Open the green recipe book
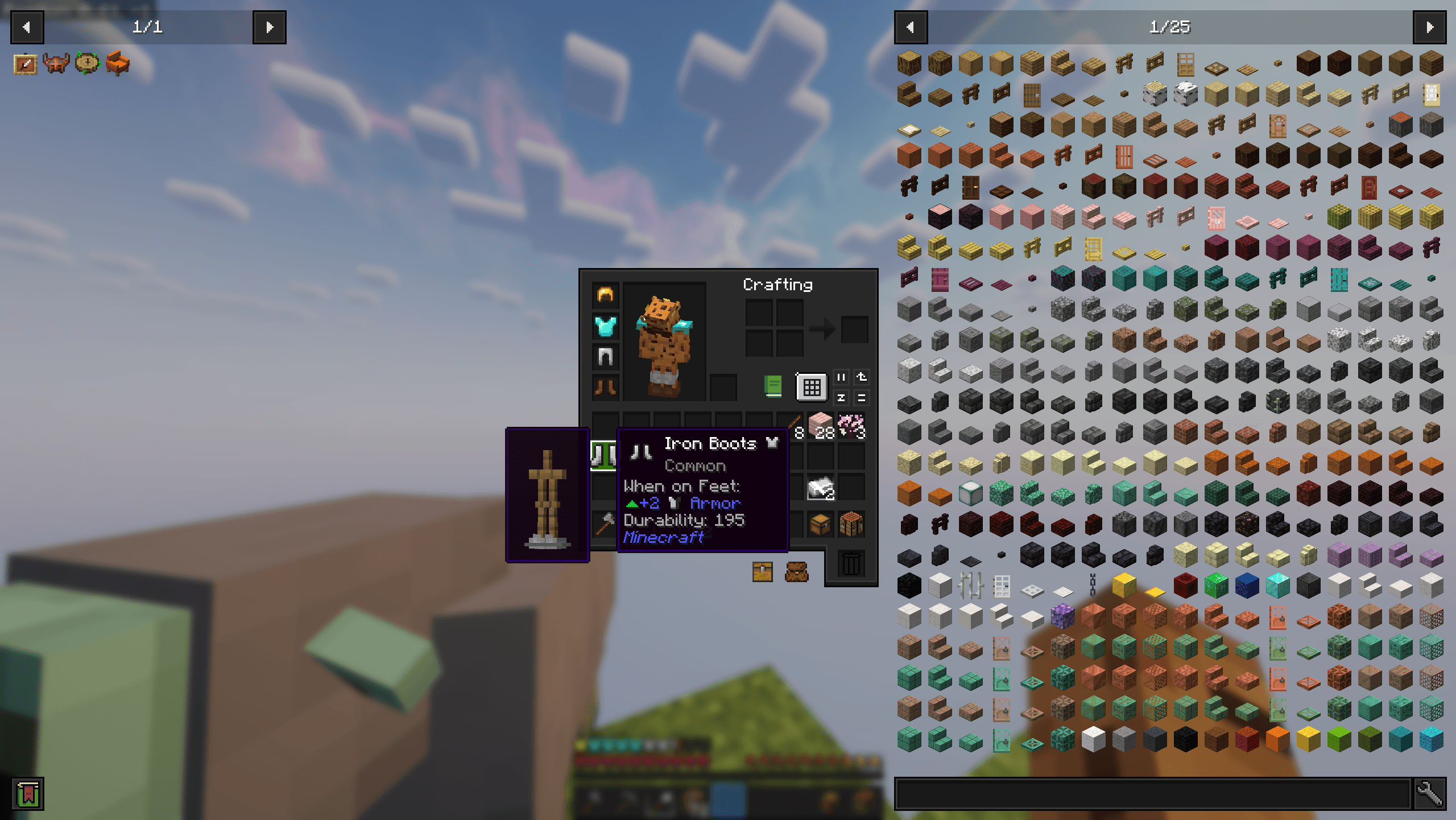The image size is (1456, 820). (x=772, y=386)
